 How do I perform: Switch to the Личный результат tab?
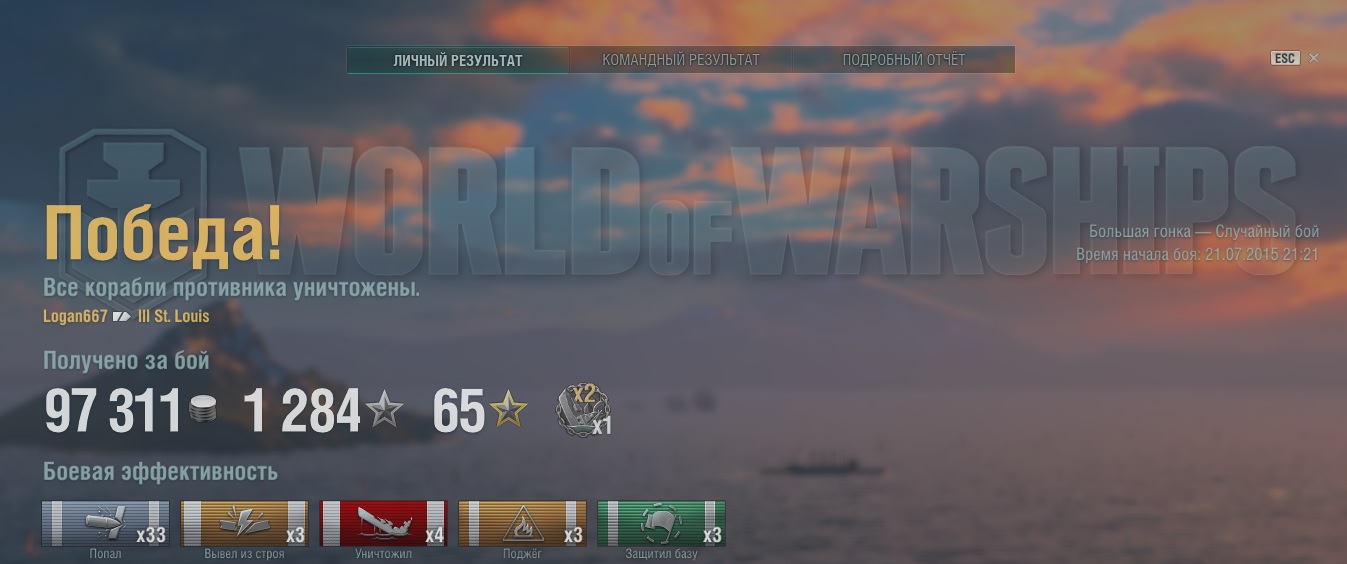point(458,60)
